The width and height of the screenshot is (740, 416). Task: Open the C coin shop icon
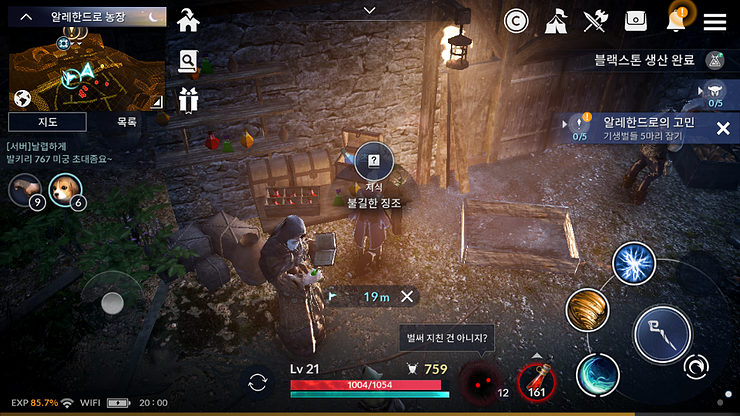pos(516,21)
